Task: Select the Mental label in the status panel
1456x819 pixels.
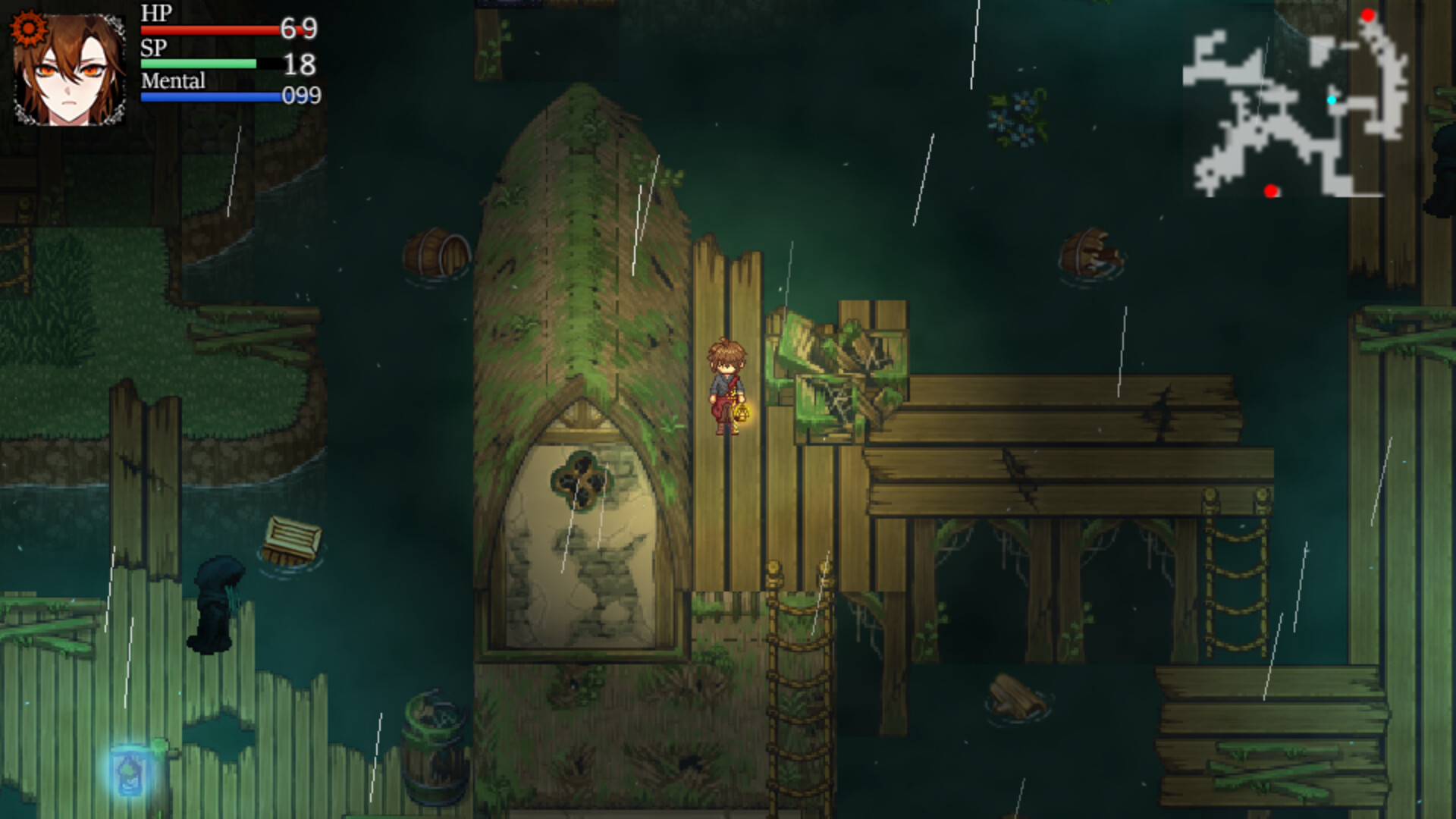Action: tap(173, 81)
